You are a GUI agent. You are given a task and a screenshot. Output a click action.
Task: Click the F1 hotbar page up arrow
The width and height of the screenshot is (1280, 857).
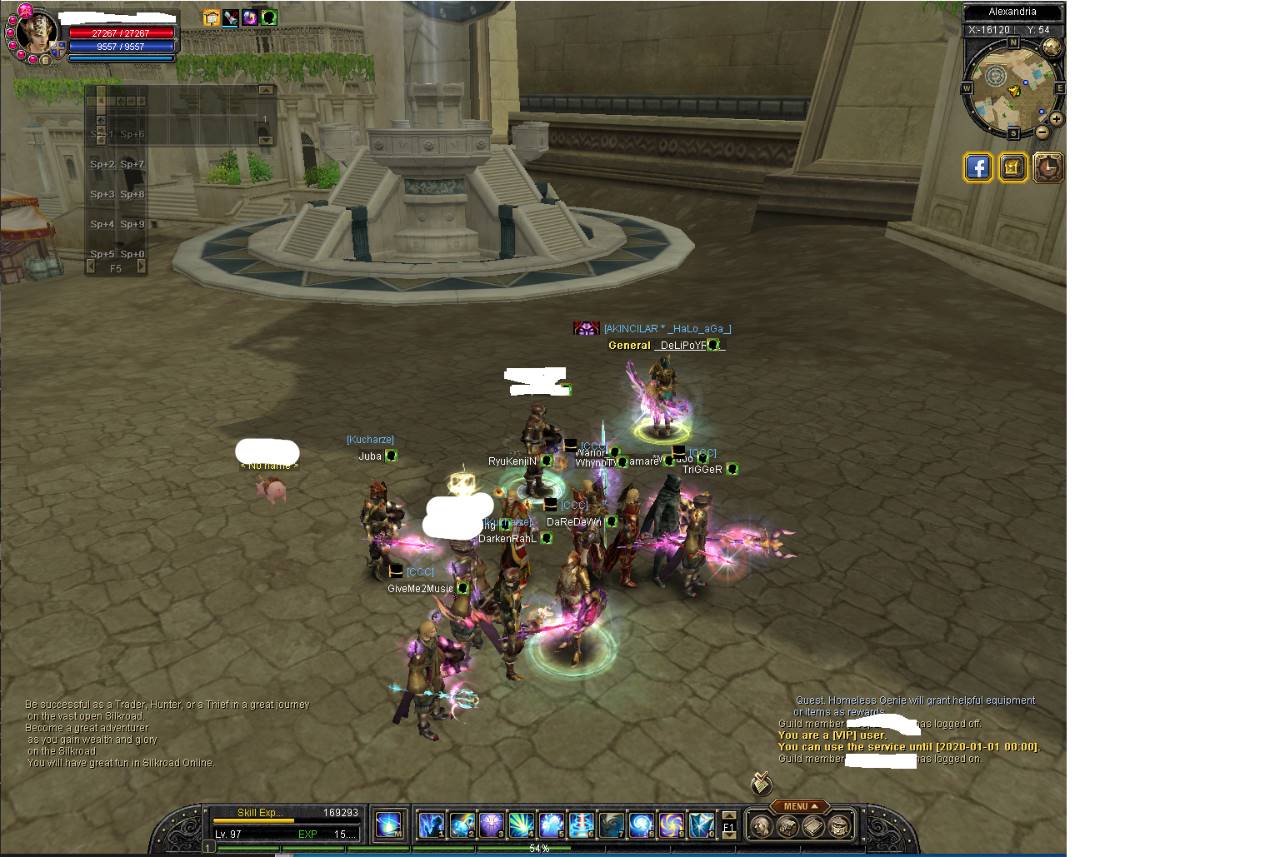point(729,815)
